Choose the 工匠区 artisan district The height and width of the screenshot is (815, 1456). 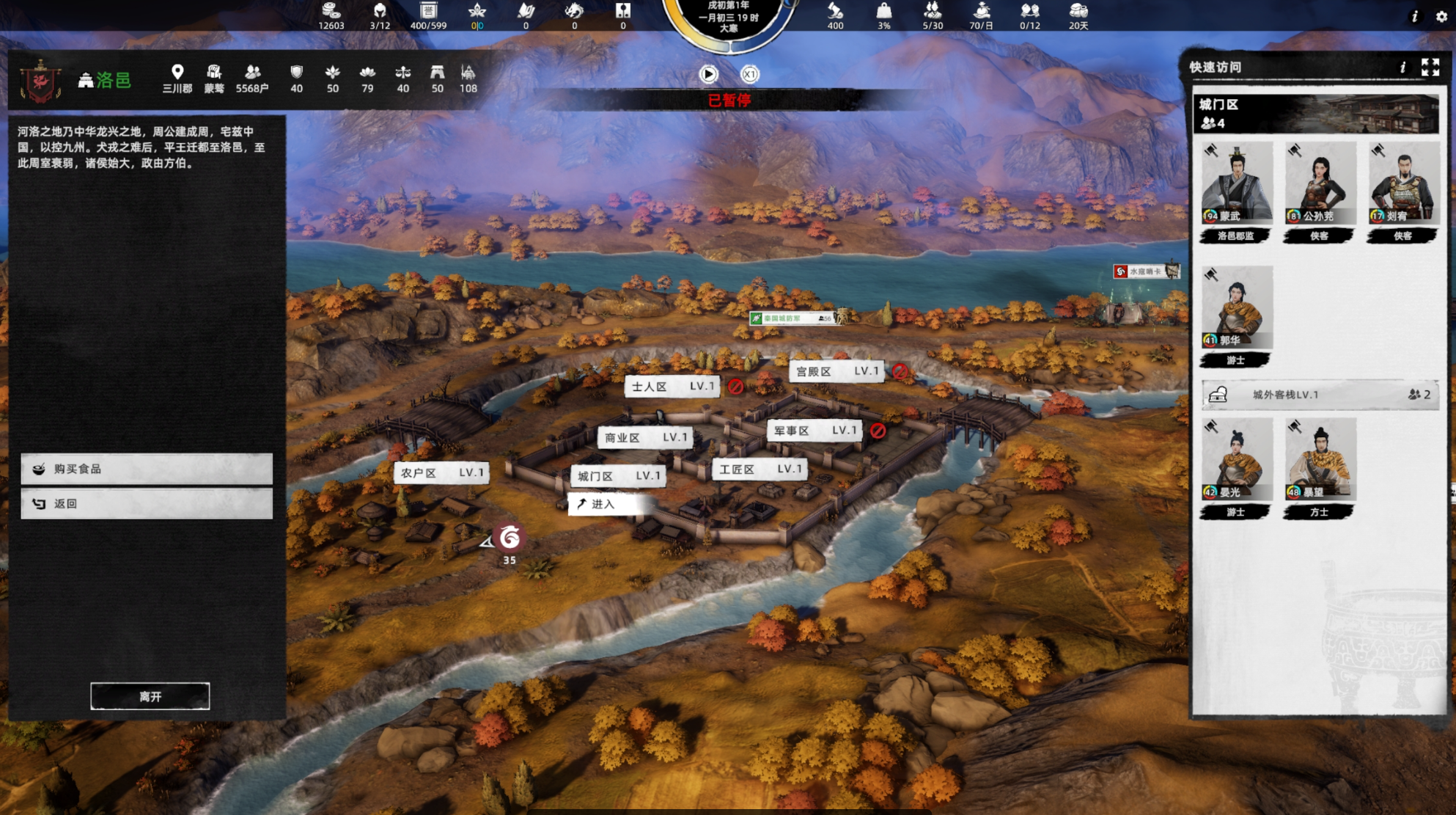[x=760, y=469]
